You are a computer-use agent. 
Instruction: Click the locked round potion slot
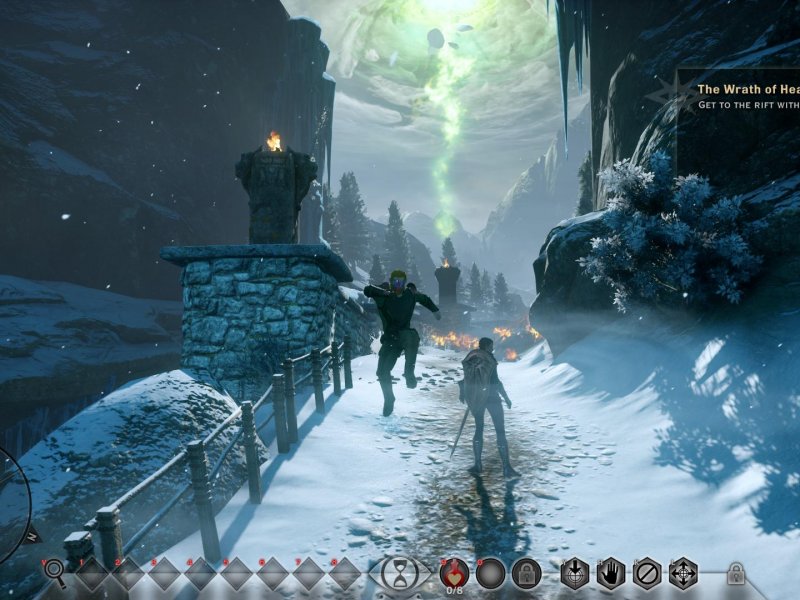coord(526,573)
